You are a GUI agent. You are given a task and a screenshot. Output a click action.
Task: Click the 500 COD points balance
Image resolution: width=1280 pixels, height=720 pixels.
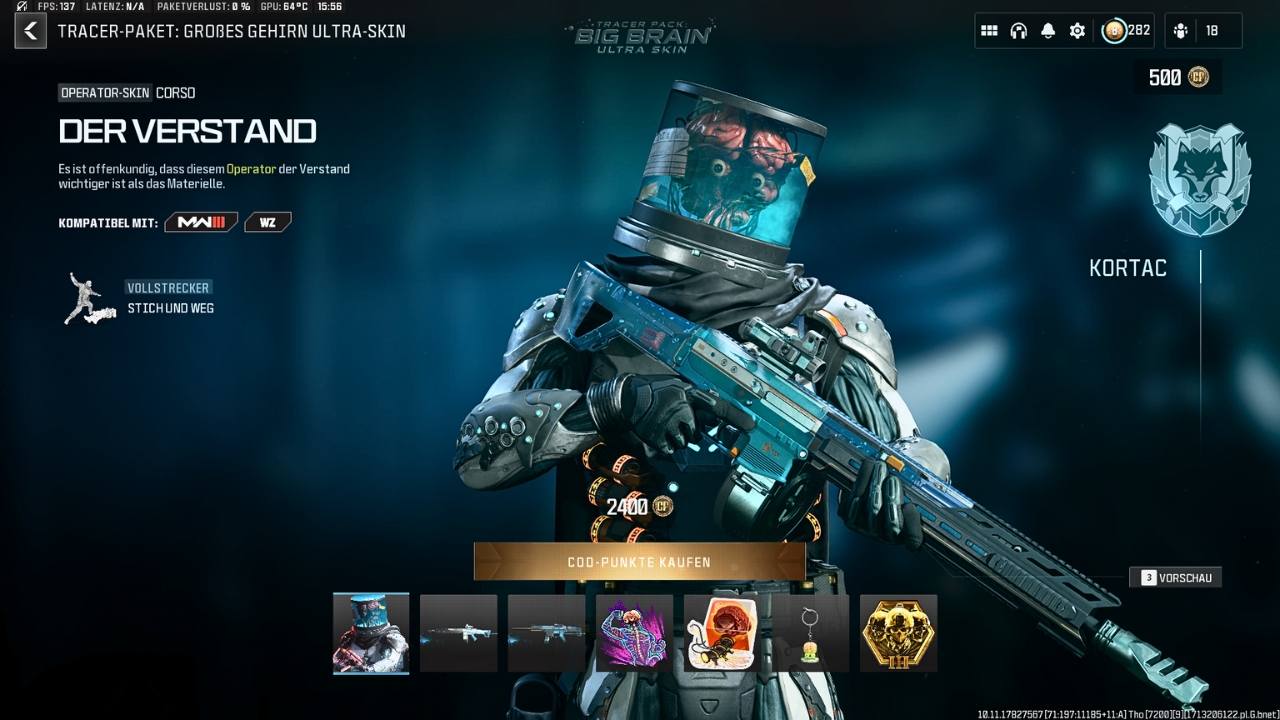[1178, 77]
